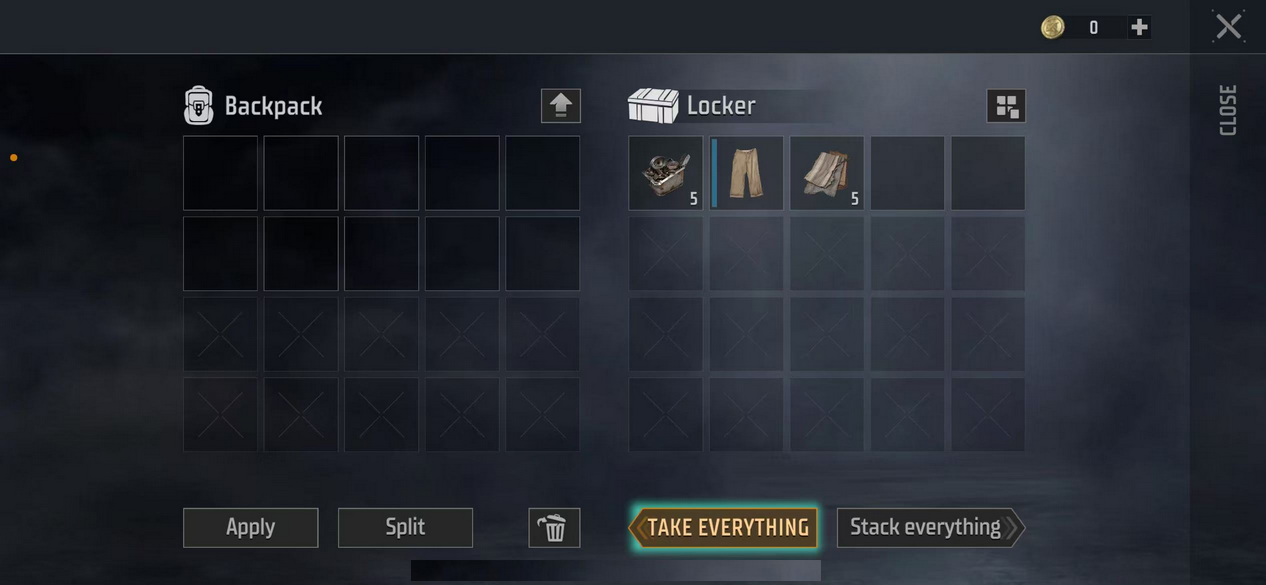Select the scrap parts box in locker
Viewport: 1266px width, 585px height.
tap(665, 173)
